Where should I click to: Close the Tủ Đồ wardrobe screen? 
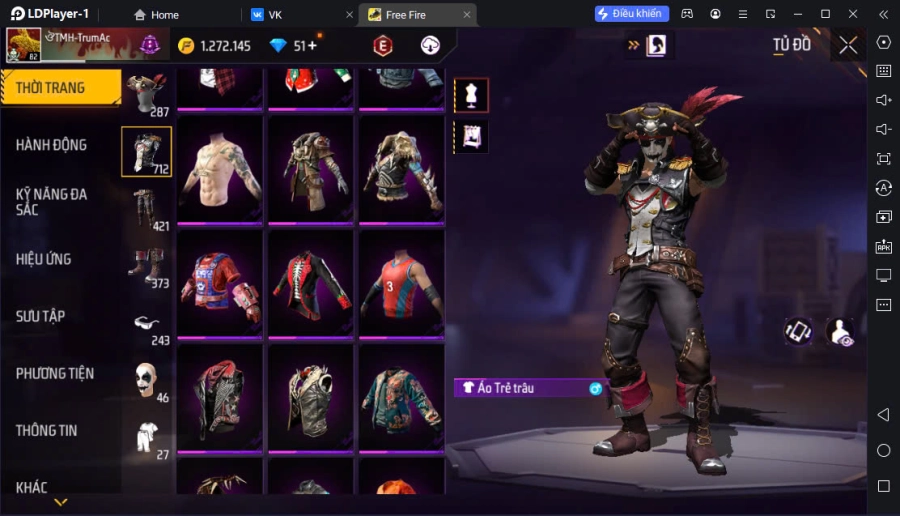point(848,45)
